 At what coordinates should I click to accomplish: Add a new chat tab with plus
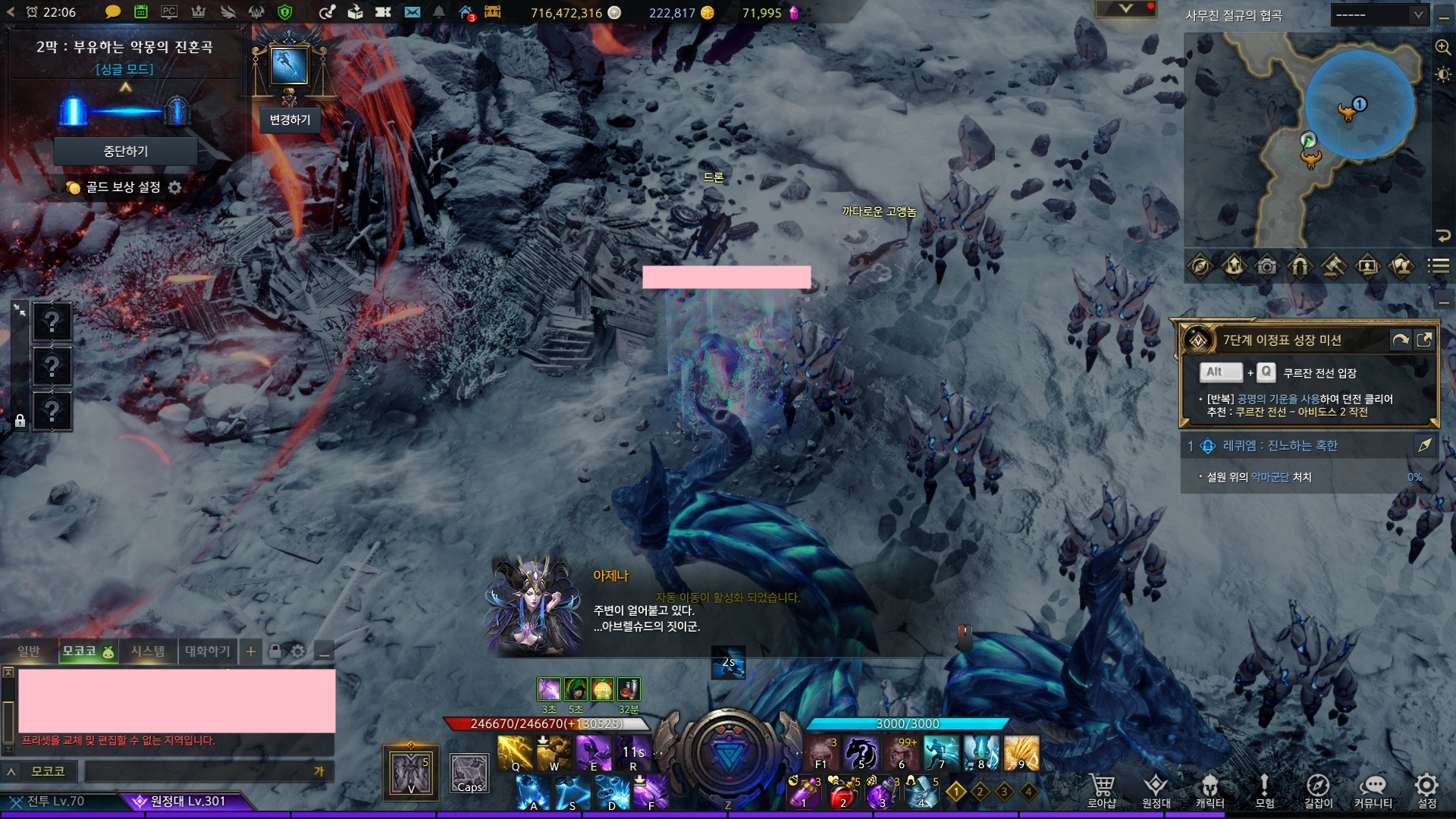coord(251,651)
